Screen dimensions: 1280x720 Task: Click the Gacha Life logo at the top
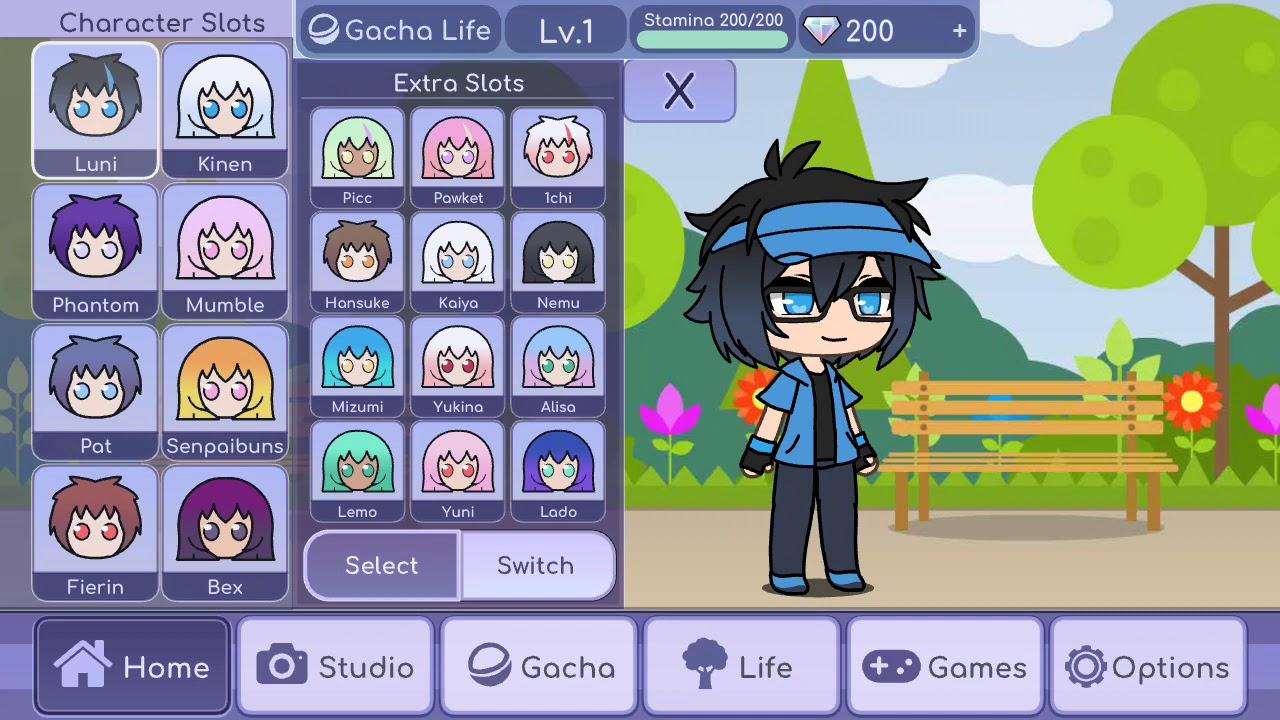click(x=398, y=30)
